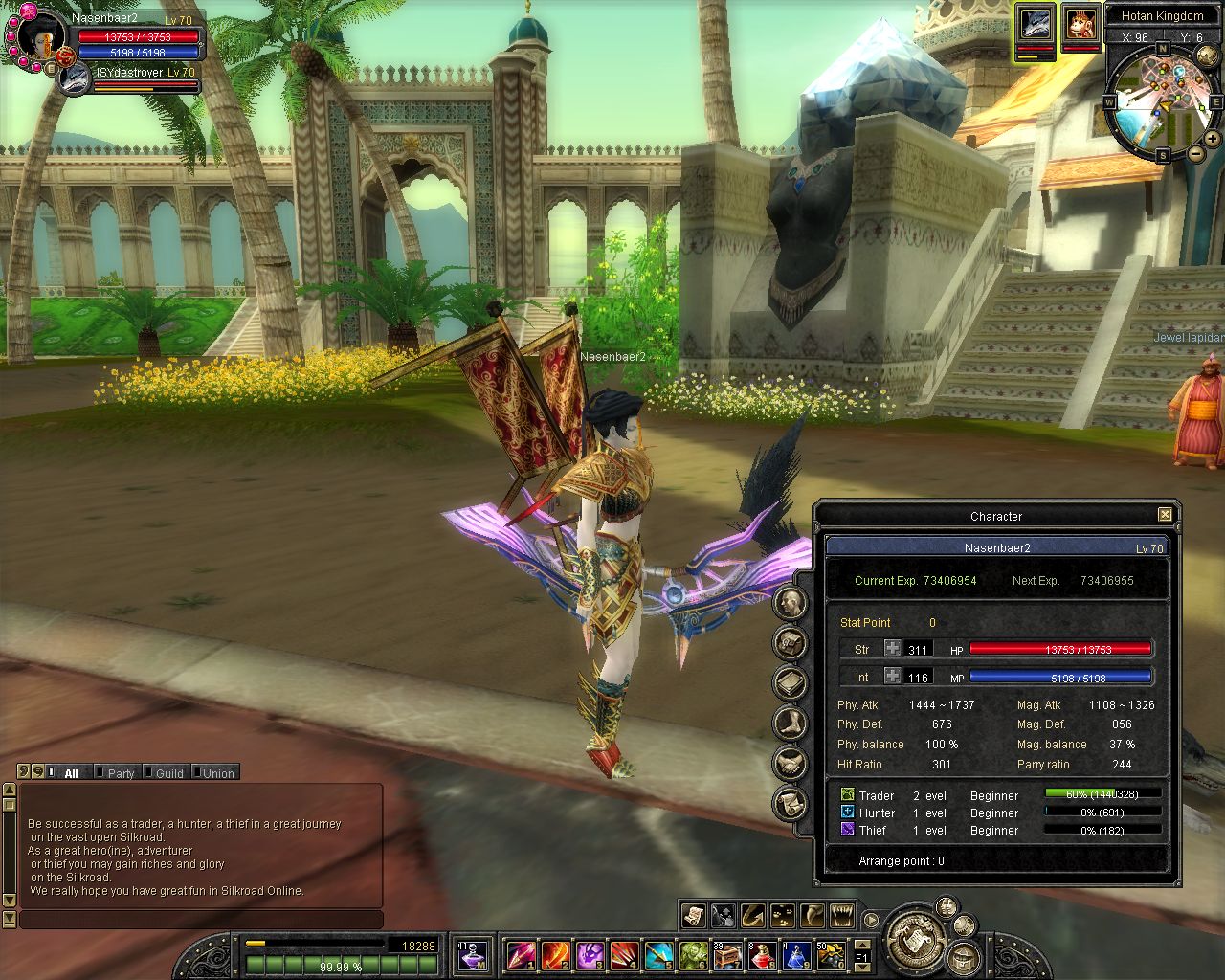
Task: Open the handshake side tab
Action: (x=791, y=764)
